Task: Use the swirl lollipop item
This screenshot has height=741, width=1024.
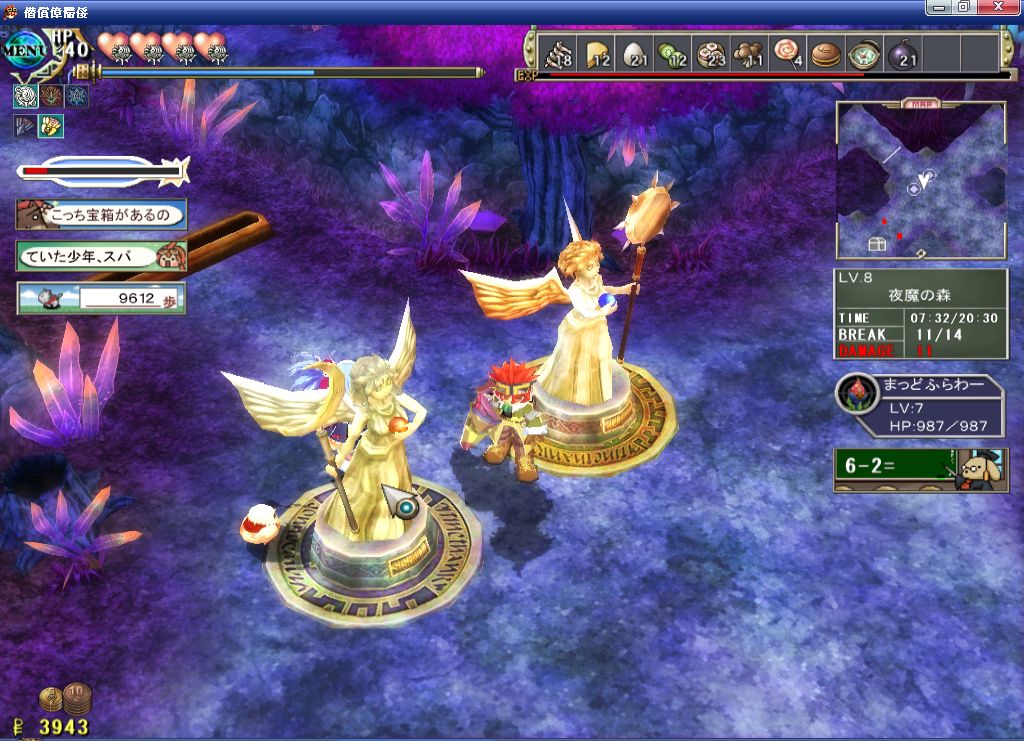Action: click(787, 54)
